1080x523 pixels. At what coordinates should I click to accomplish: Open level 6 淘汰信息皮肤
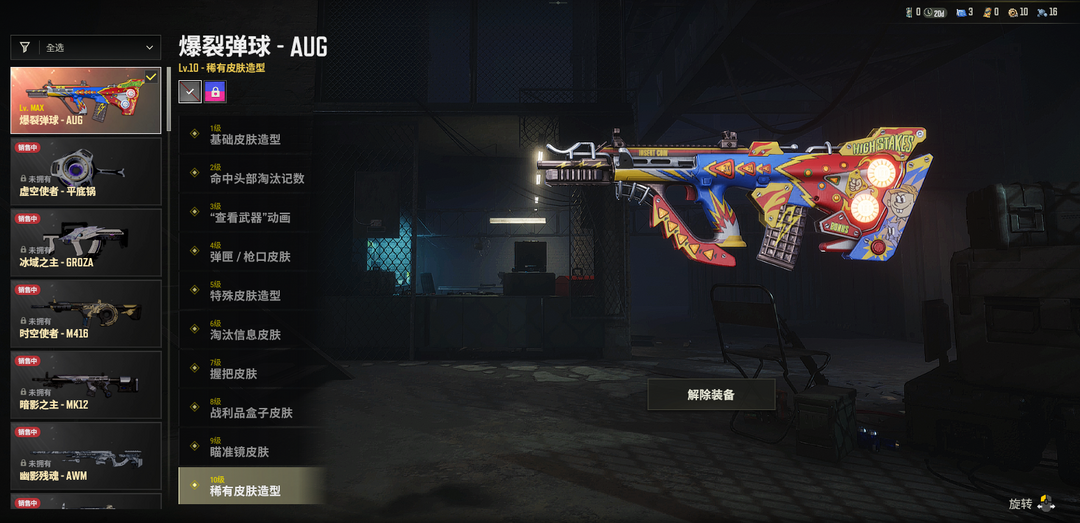point(250,330)
